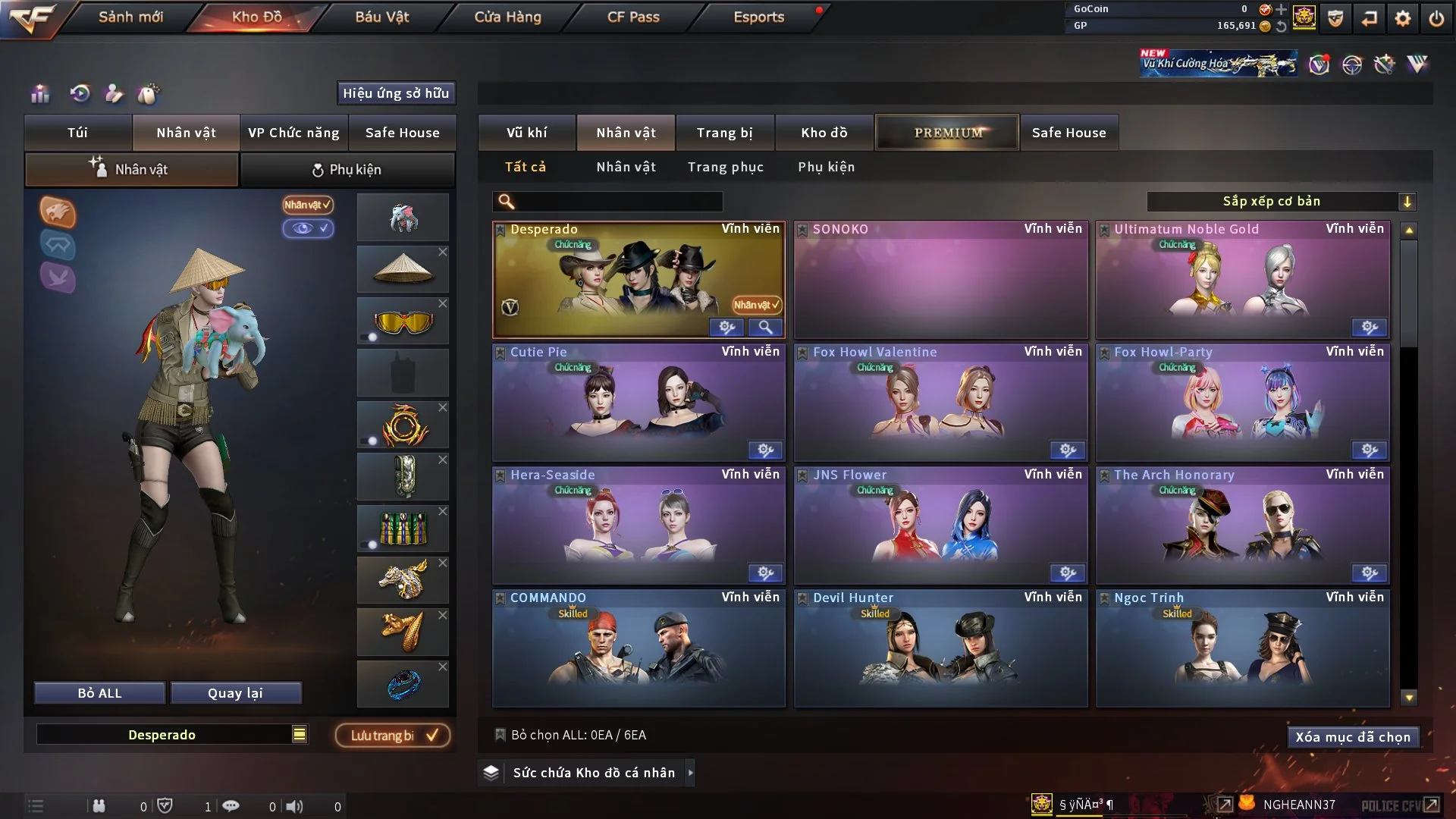Screen dimensions: 1456x819
Task: Remove all equipment with Bỏ ALL
Action: click(x=99, y=693)
